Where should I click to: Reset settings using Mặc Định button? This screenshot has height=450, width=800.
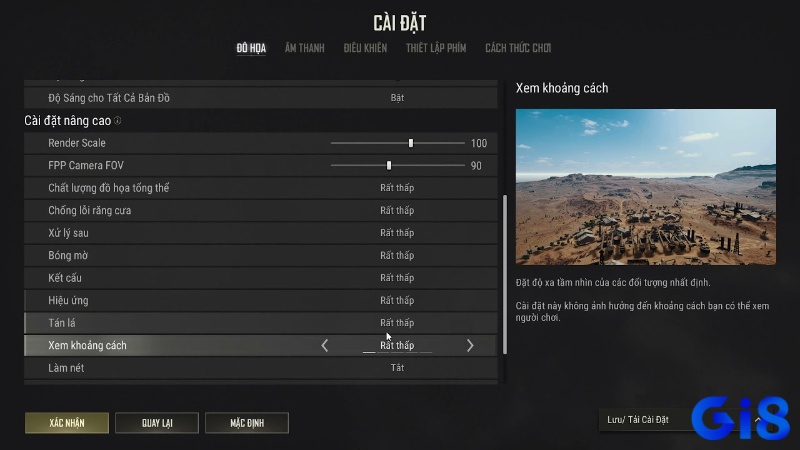point(247,423)
